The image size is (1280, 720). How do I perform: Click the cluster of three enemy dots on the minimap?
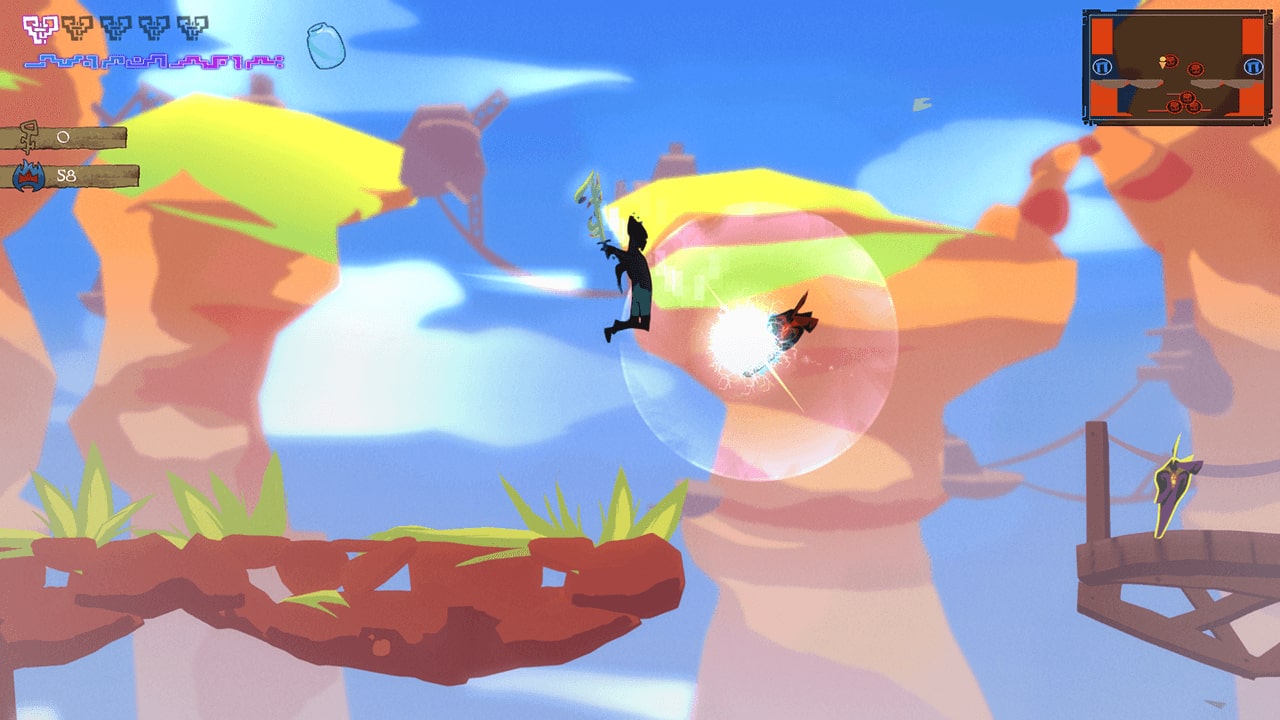(x=1184, y=102)
